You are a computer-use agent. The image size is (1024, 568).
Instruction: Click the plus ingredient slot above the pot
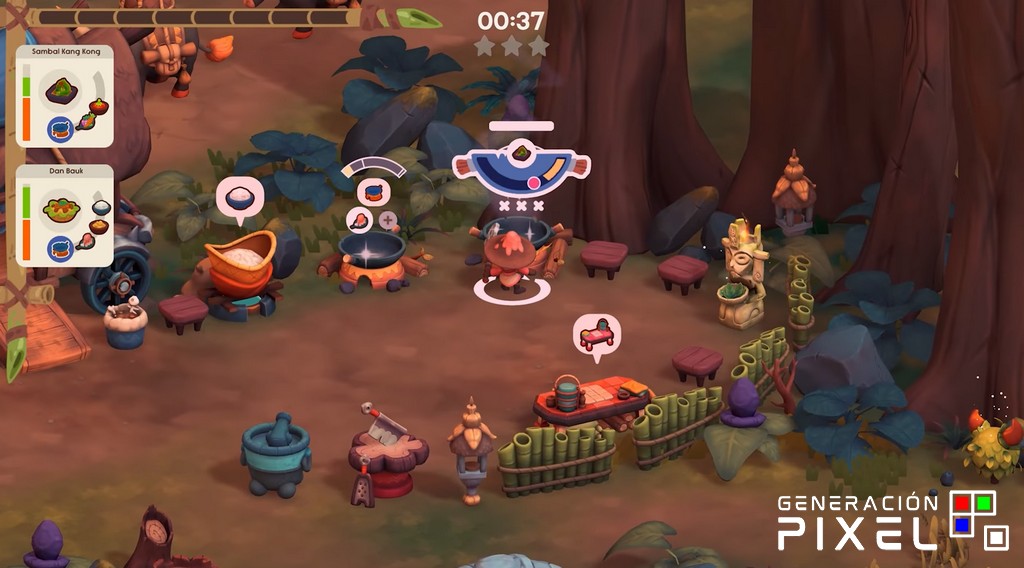click(x=388, y=220)
